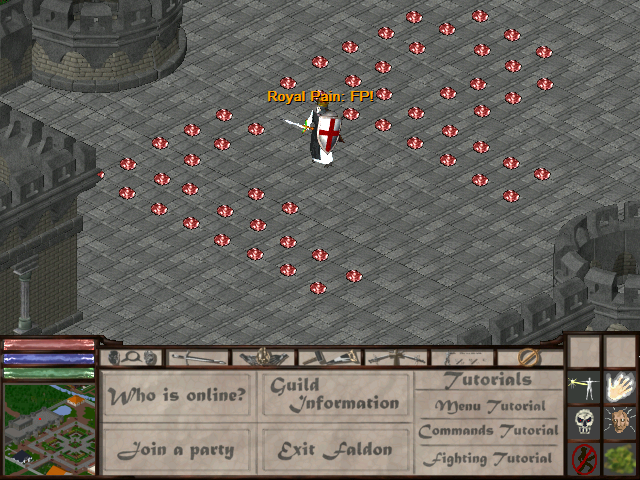
Task: Activate the figure casting light spell icon
Action: click(584, 386)
